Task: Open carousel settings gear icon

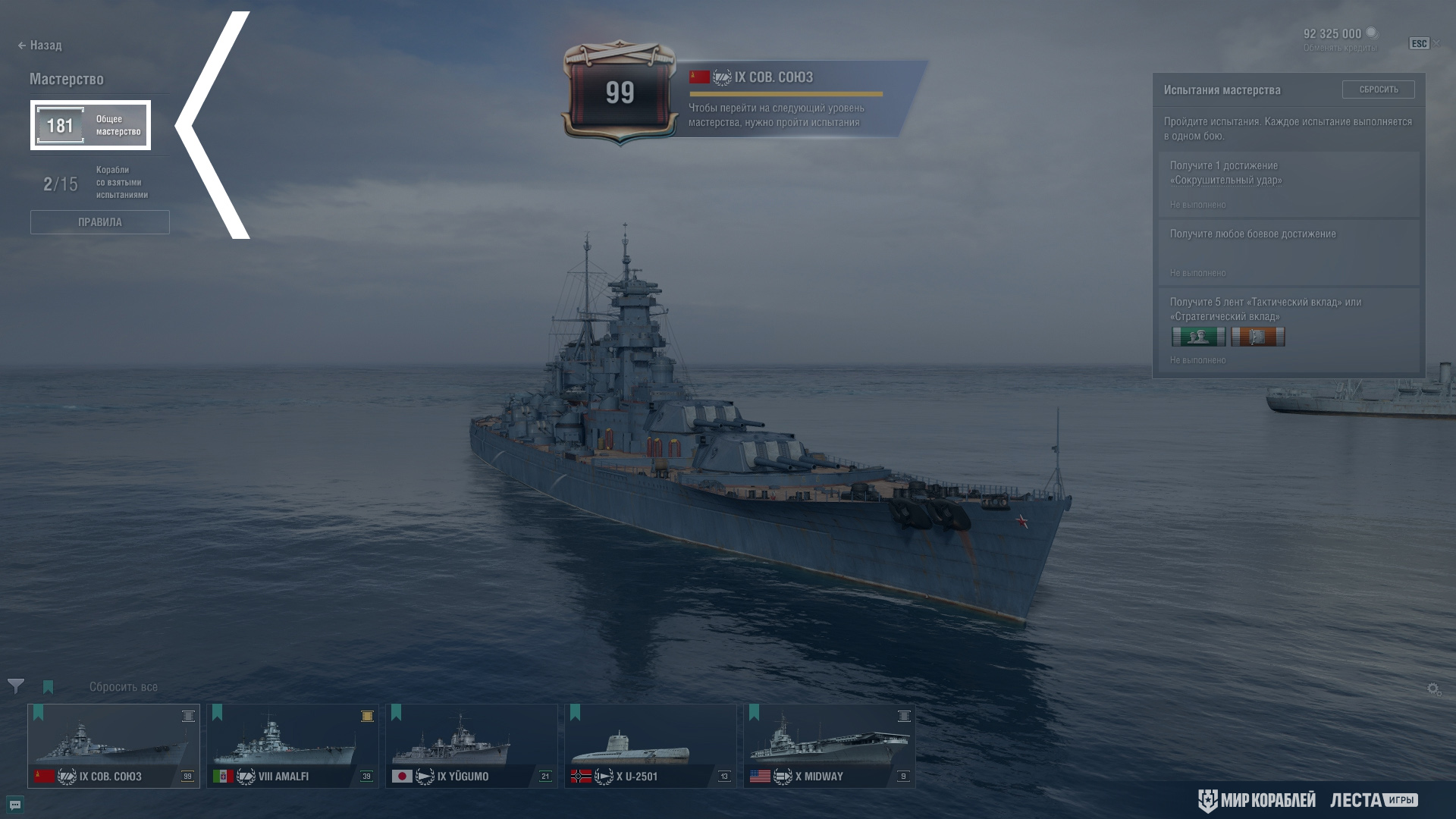Action: pyautogui.click(x=1433, y=689)
